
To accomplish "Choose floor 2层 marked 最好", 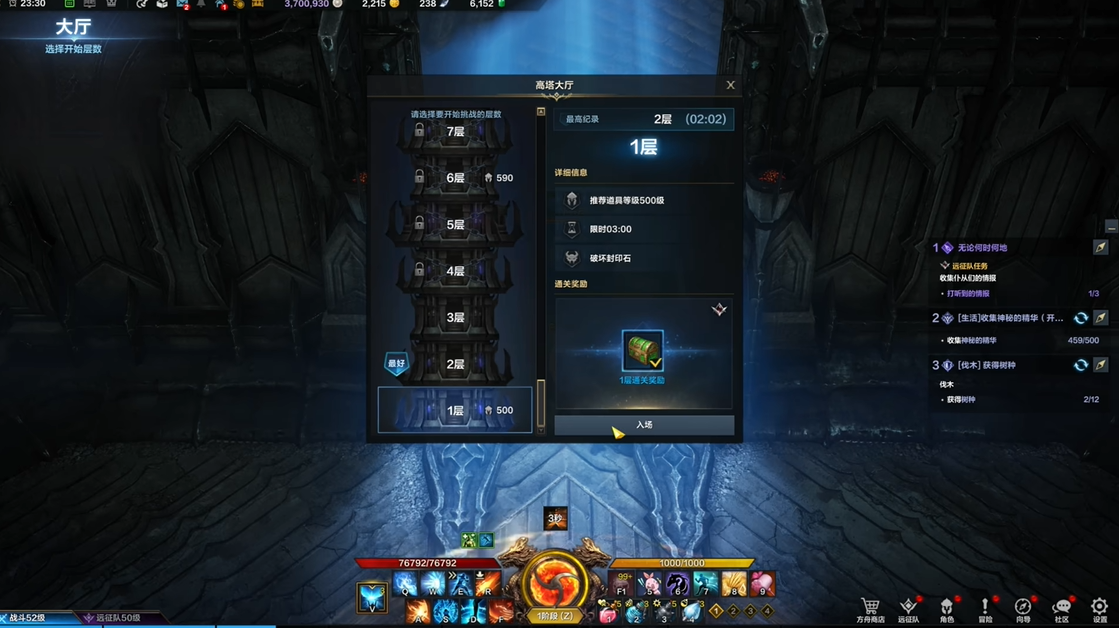I will pyautogui.click(x=455, y=364).
